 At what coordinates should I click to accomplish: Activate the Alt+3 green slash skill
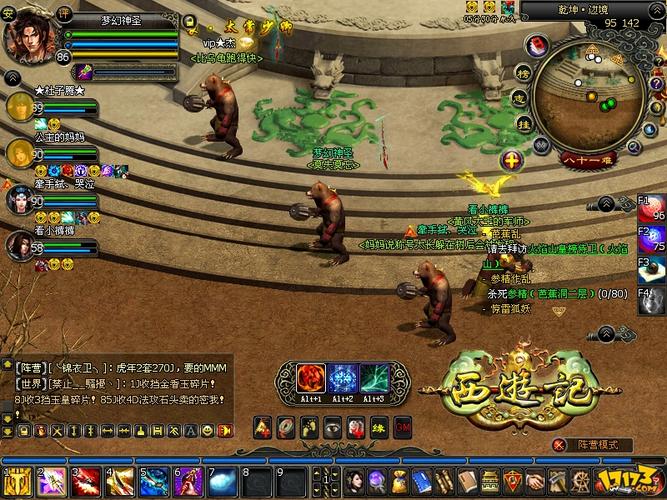pyautogui.click(x=375, y=379)
